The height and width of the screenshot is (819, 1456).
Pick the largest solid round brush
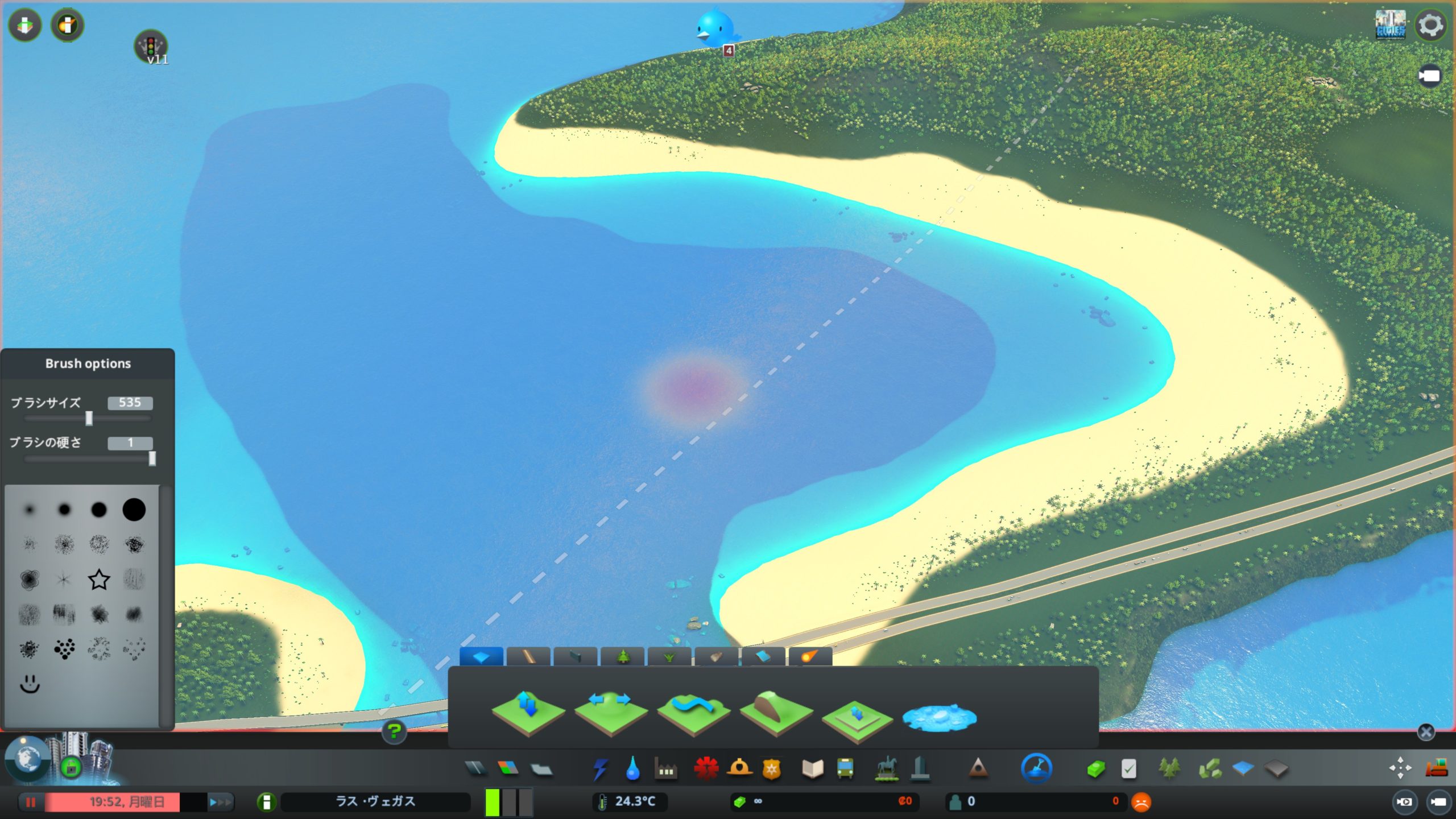click(134, 510)
